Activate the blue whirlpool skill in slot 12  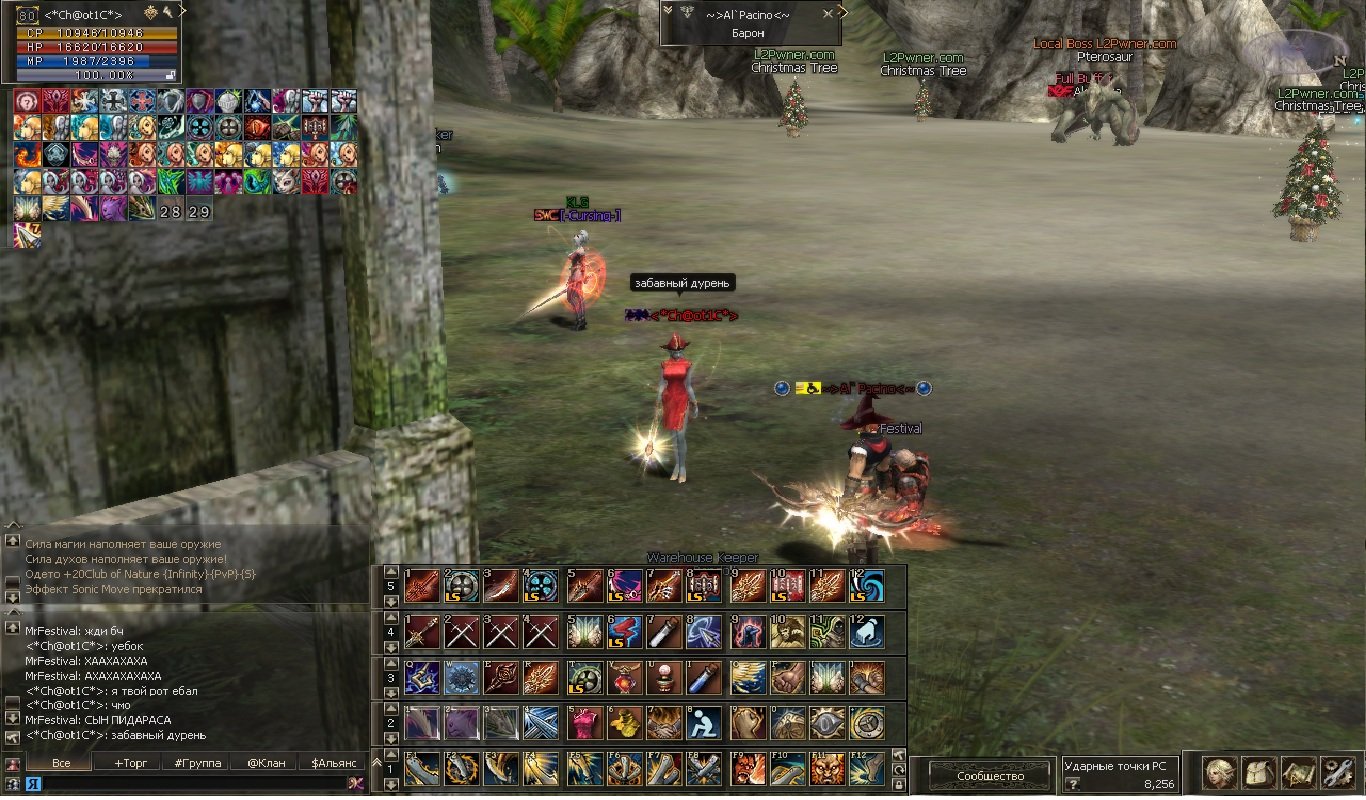(x=868, y=587)
